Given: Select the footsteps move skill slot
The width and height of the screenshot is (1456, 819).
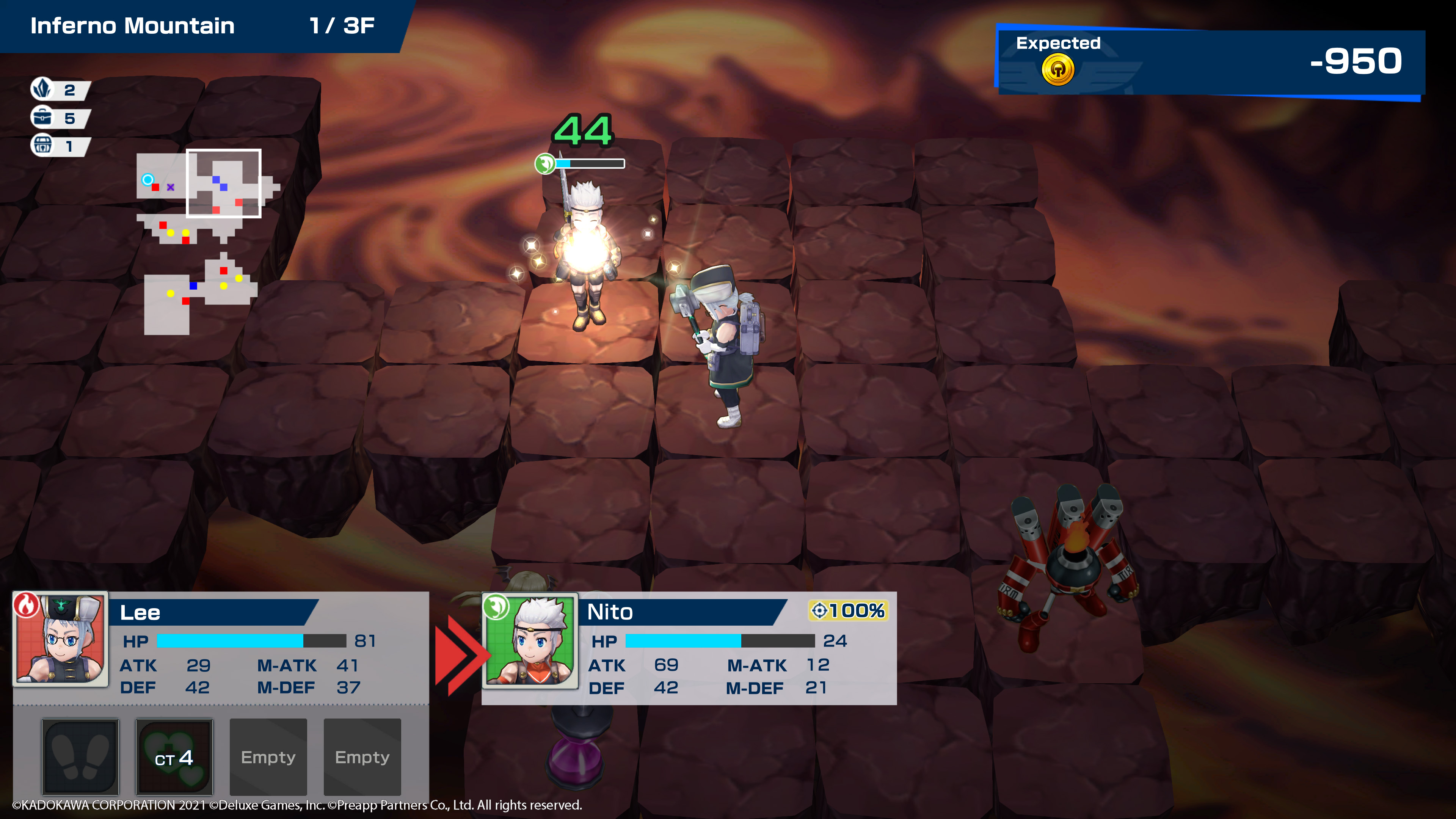Looking at the screenshot, I should [x=80, y=756].
